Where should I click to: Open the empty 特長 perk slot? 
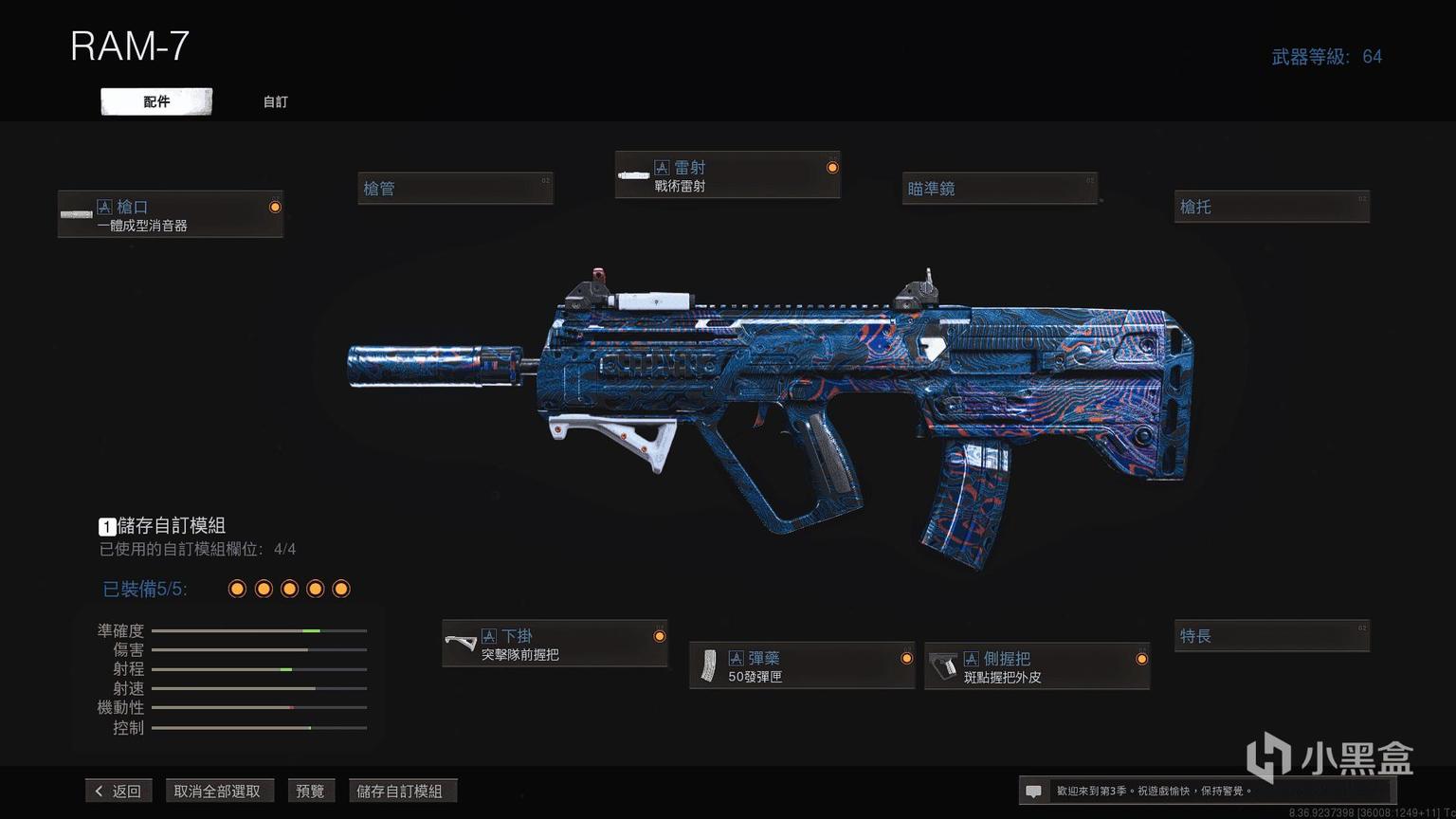click(x=1271, y=636)
